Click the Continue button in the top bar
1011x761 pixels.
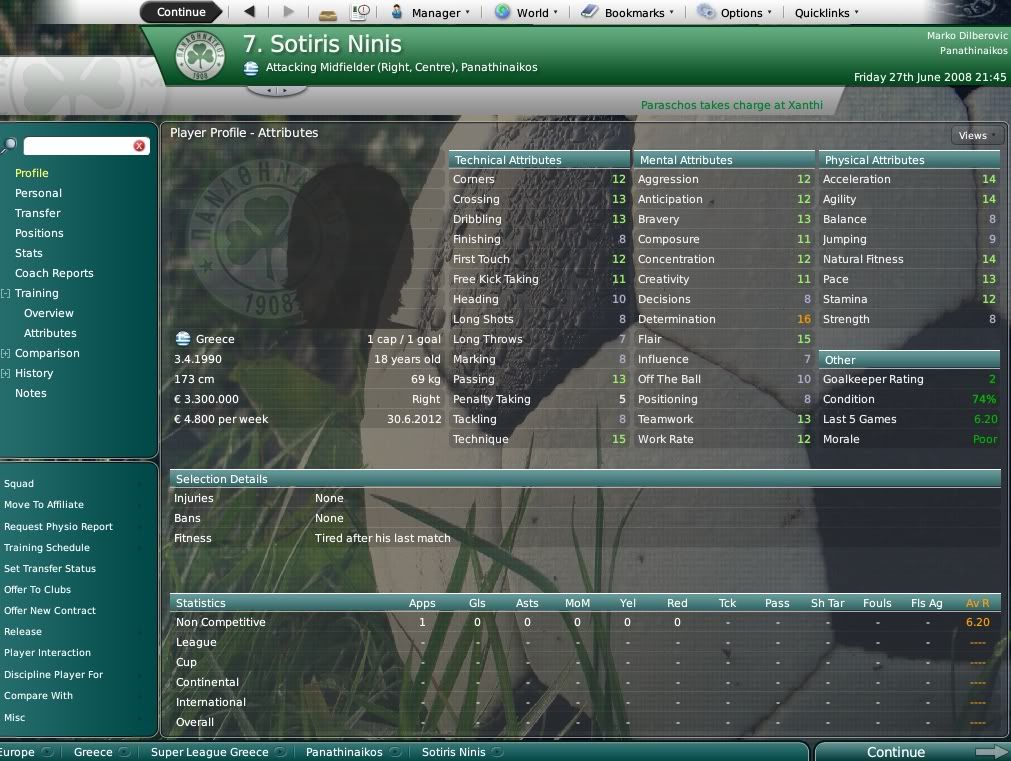click(181, 12)
